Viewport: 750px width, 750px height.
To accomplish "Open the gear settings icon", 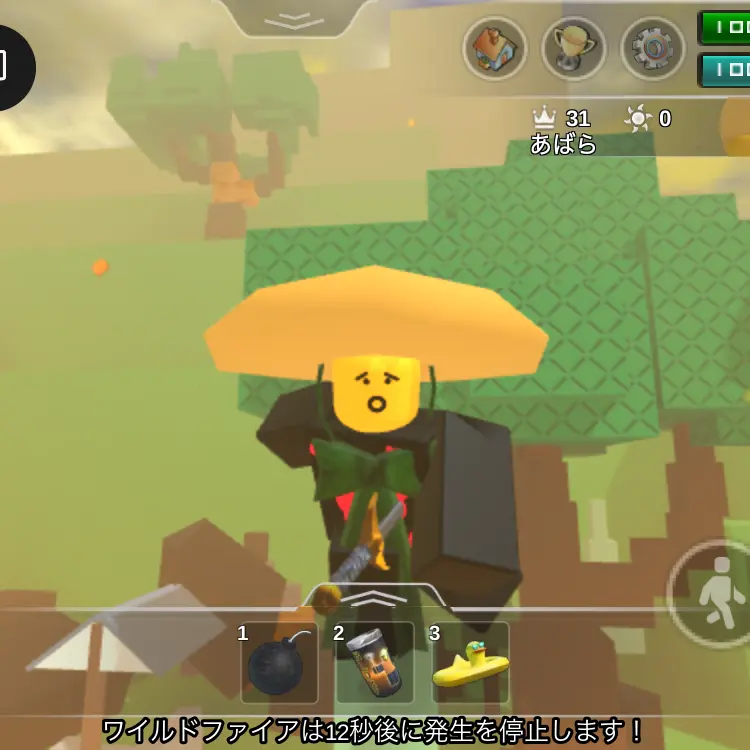I will tap(652, 48).
